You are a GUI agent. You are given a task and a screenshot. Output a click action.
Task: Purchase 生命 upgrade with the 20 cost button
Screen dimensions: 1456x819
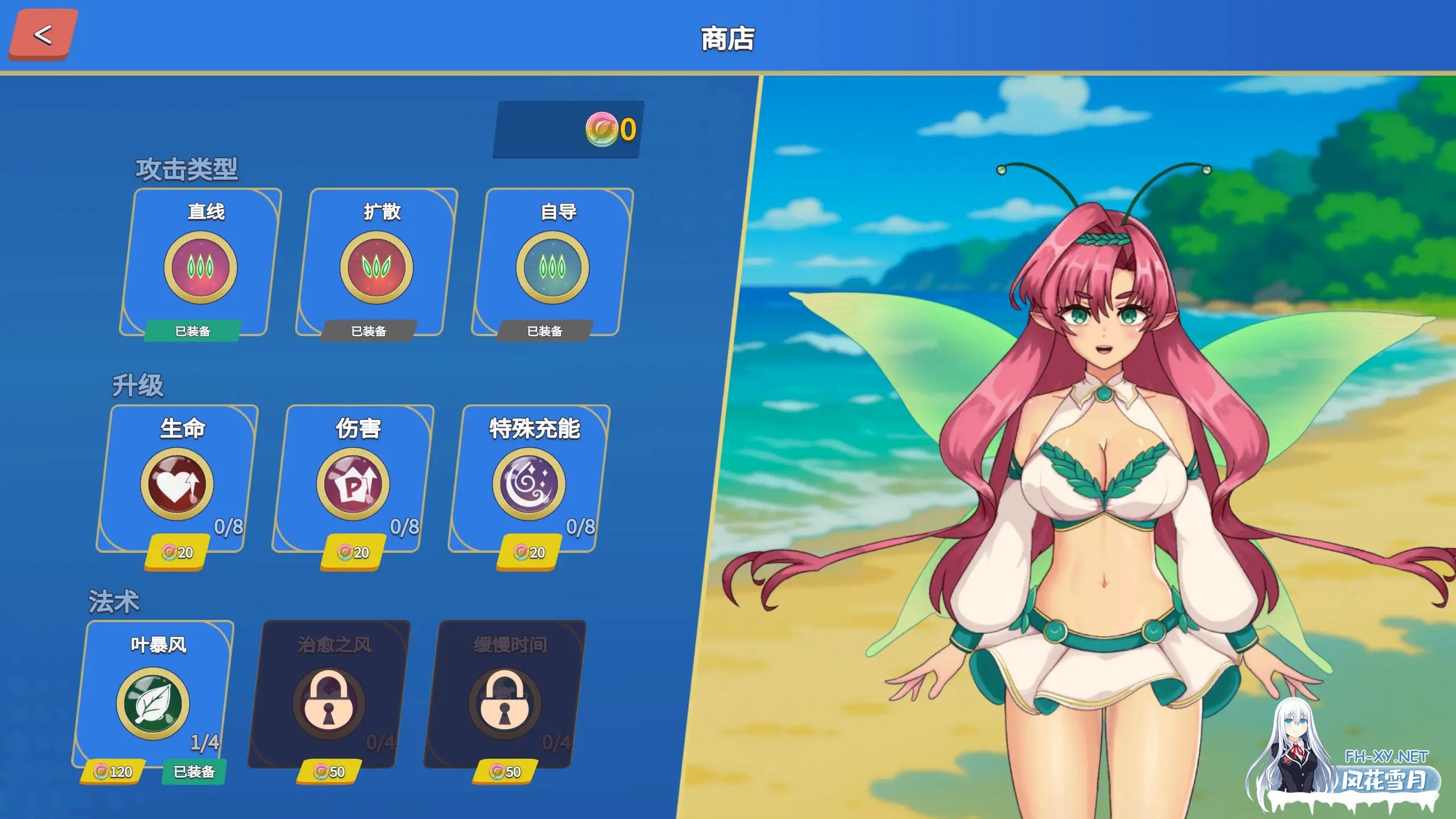pyautogui.click(x=176, y=551)
